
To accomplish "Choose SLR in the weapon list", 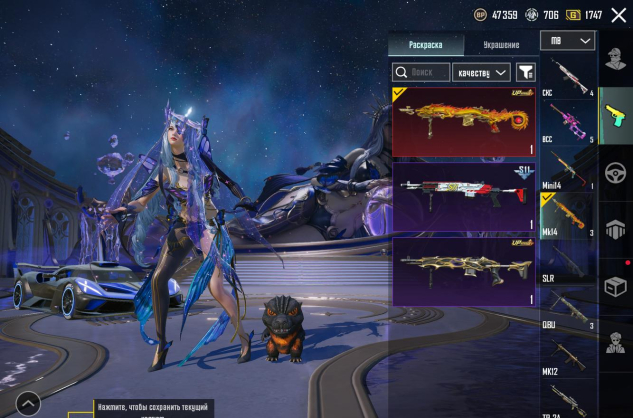I will point(567,262).
